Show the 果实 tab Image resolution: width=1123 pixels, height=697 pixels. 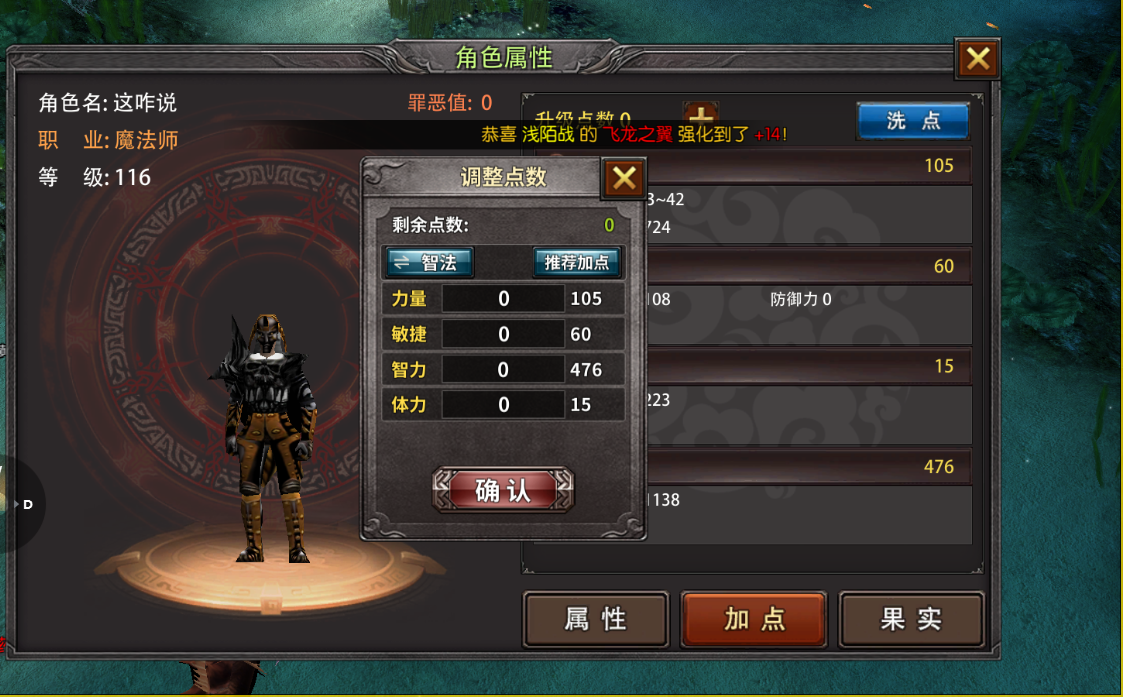coord(911,619)
